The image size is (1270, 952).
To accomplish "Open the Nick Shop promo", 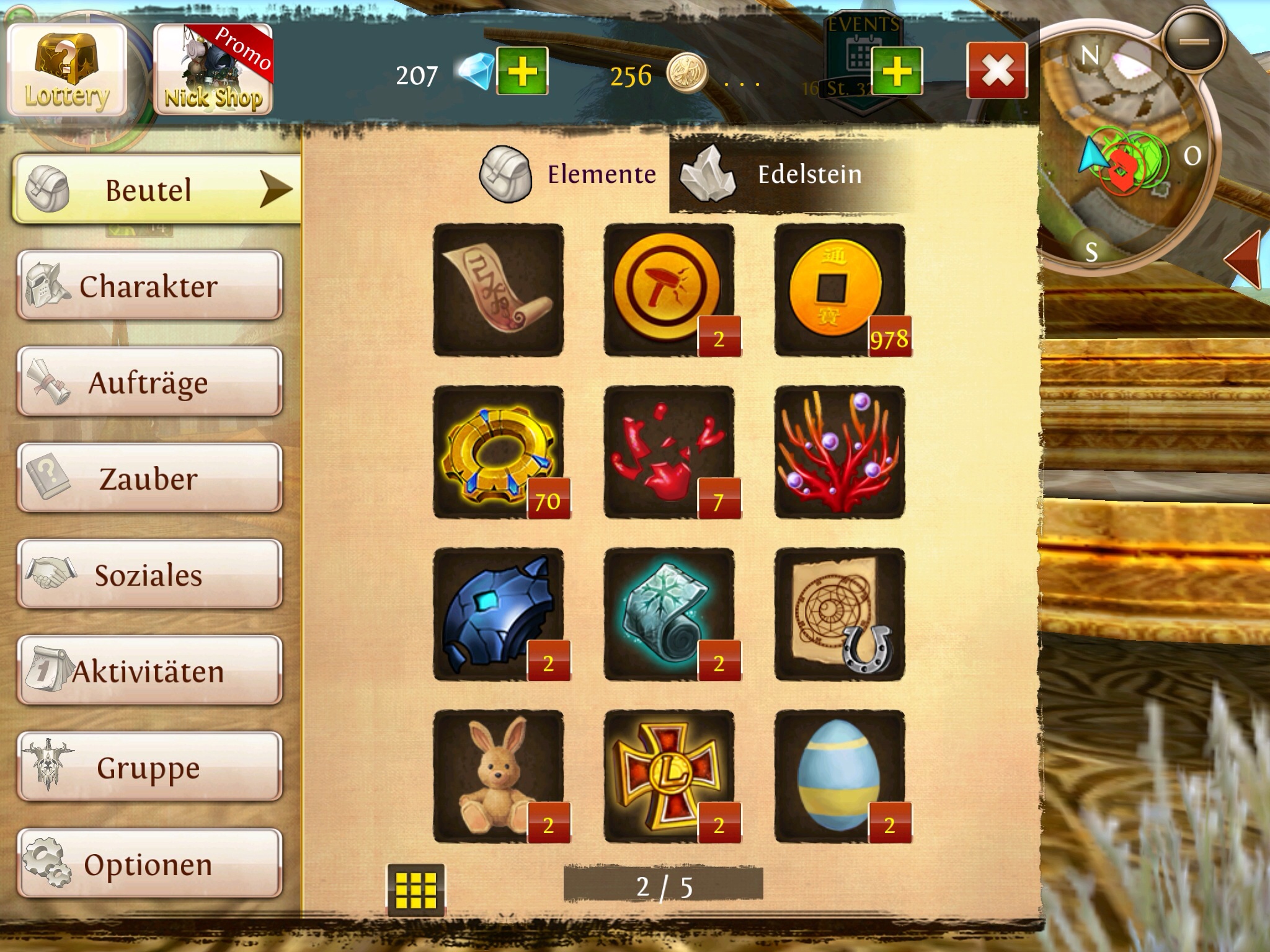I will (213, 71).
